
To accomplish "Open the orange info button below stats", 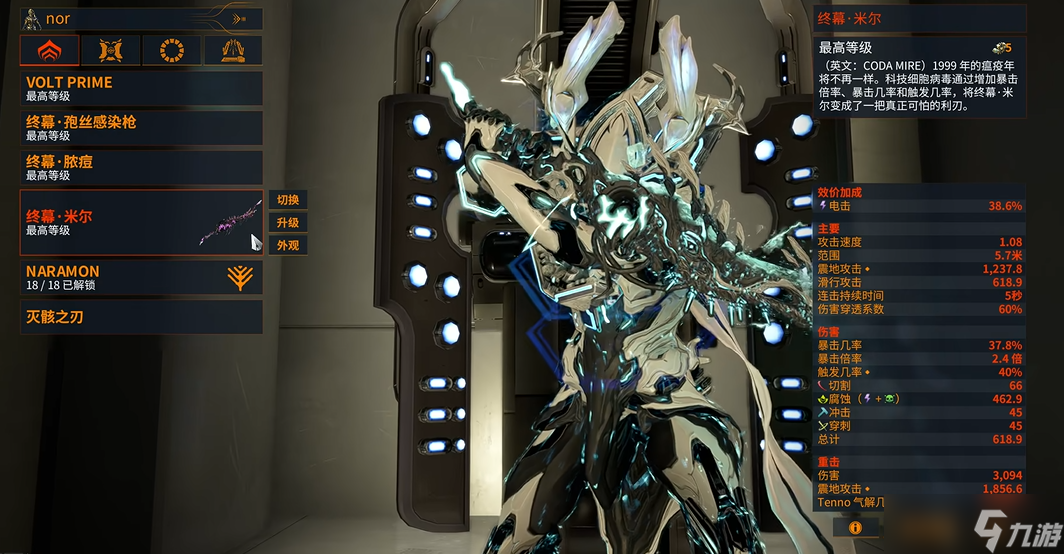I will 856,526.
